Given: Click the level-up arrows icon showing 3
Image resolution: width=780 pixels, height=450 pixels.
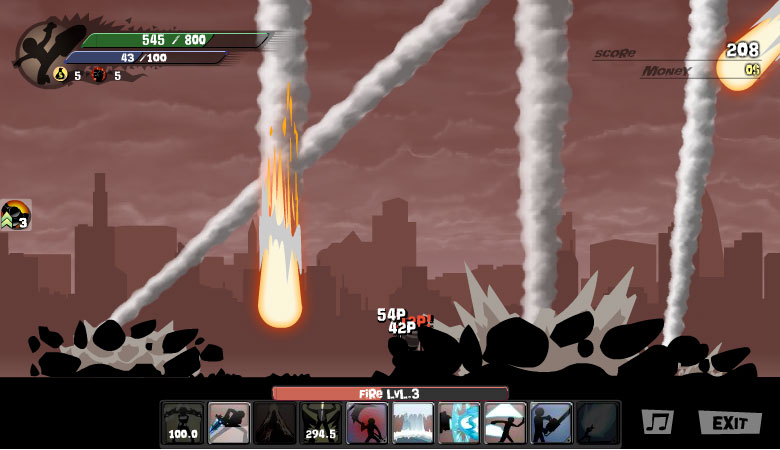Looking at the screenshot, I should click(x=16, y=215).
